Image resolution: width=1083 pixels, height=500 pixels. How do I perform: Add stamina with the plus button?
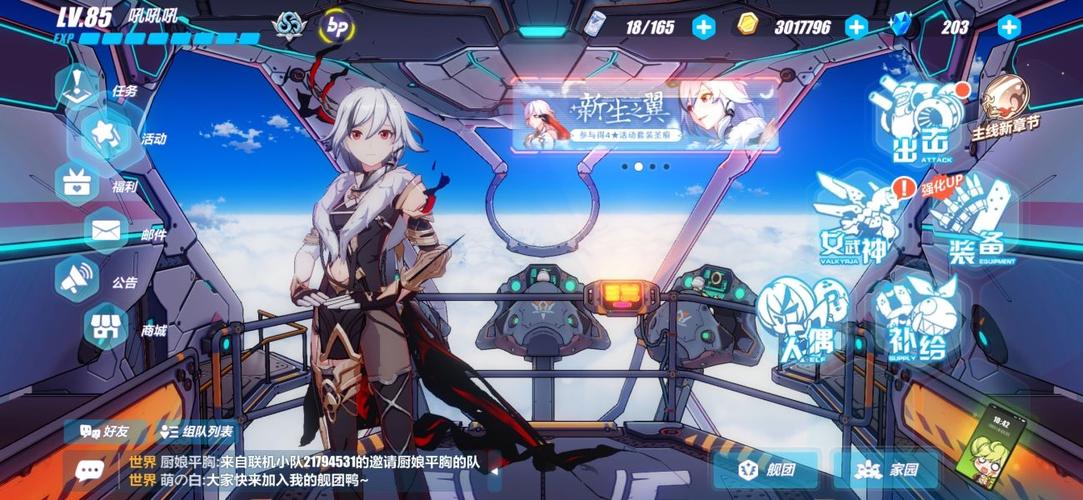click(x=704, y=27)
